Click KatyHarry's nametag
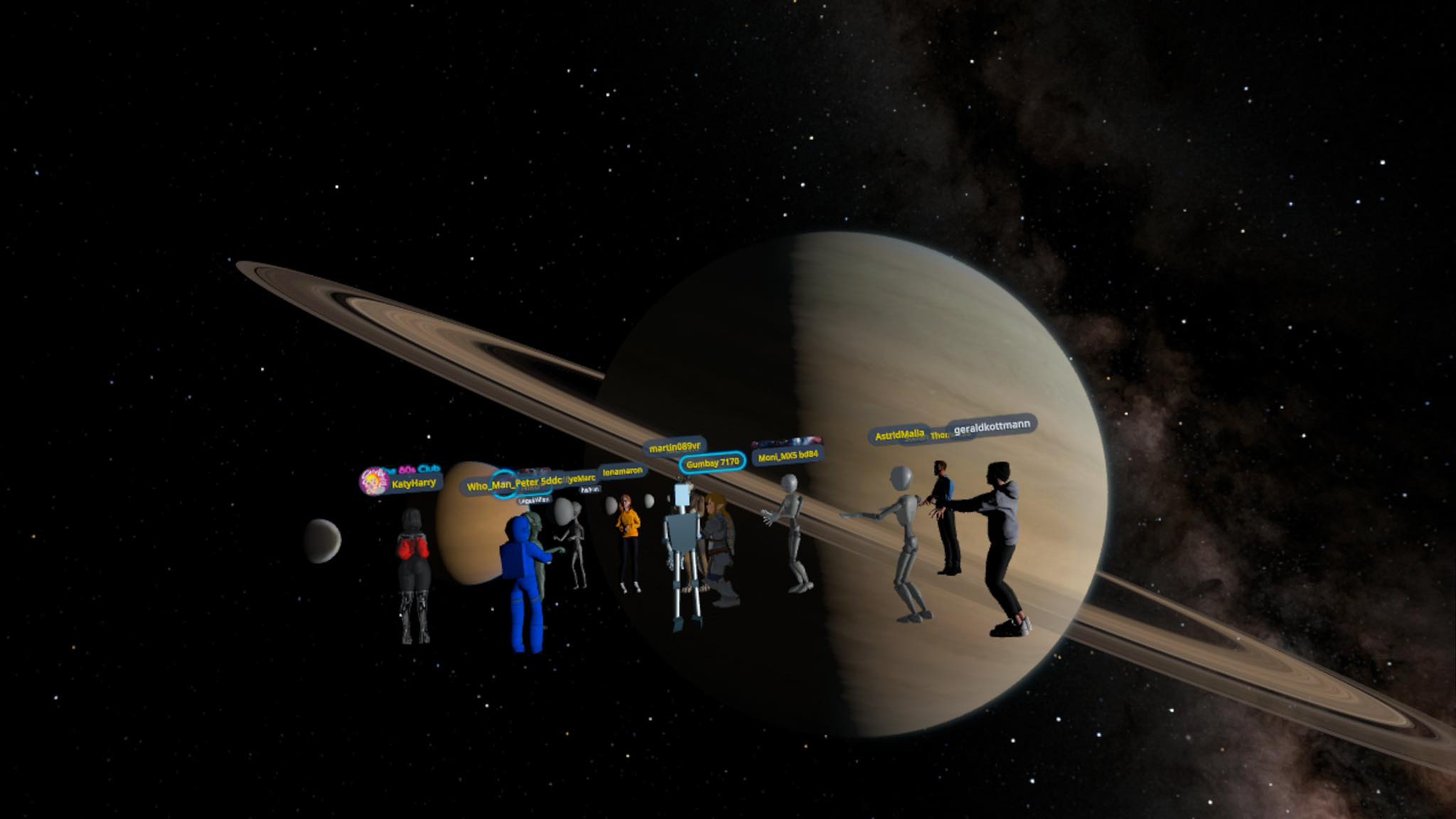 (414, 482)
